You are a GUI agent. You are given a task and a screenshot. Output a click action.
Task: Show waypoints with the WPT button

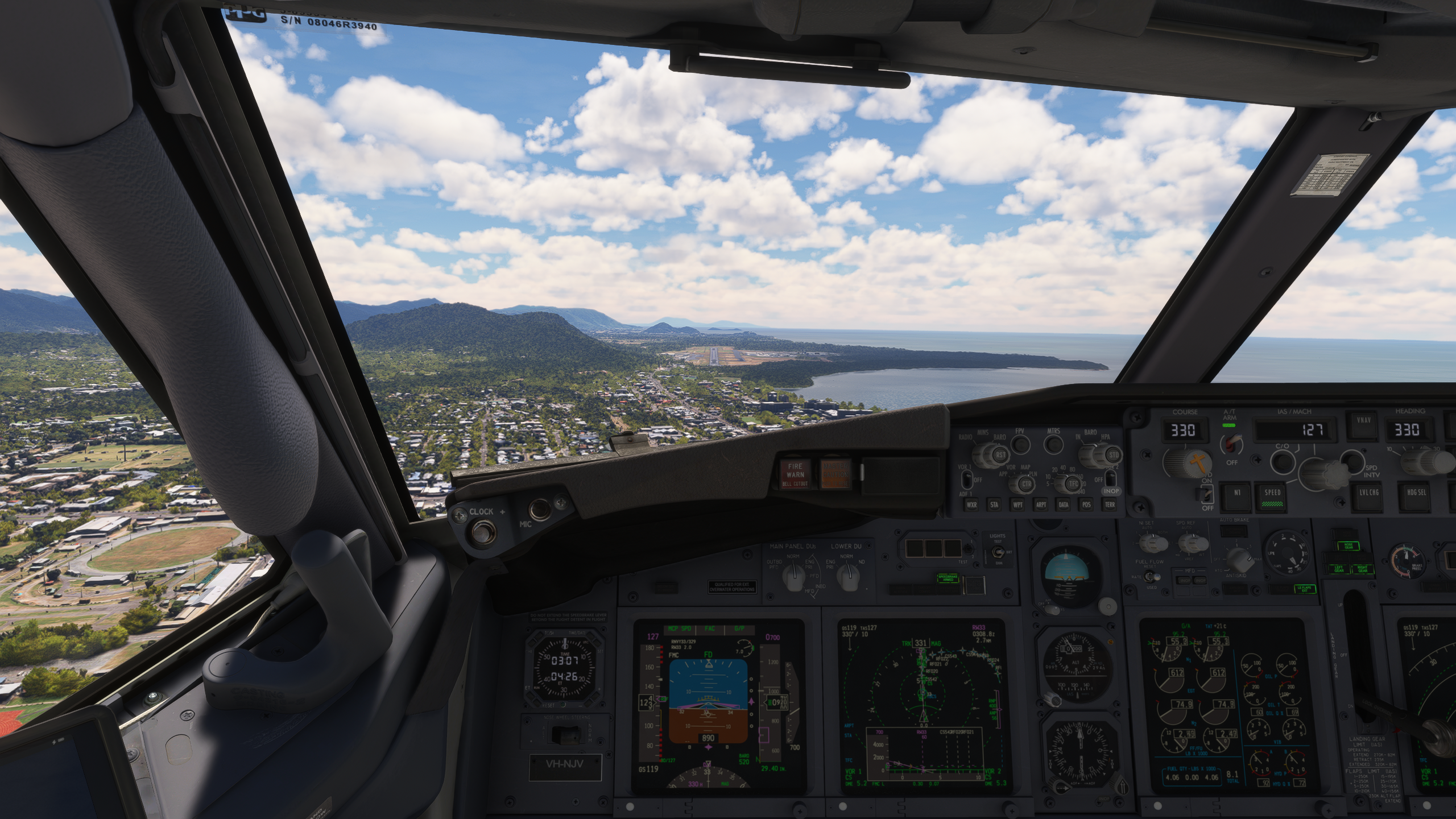(x=1017, y=504)
